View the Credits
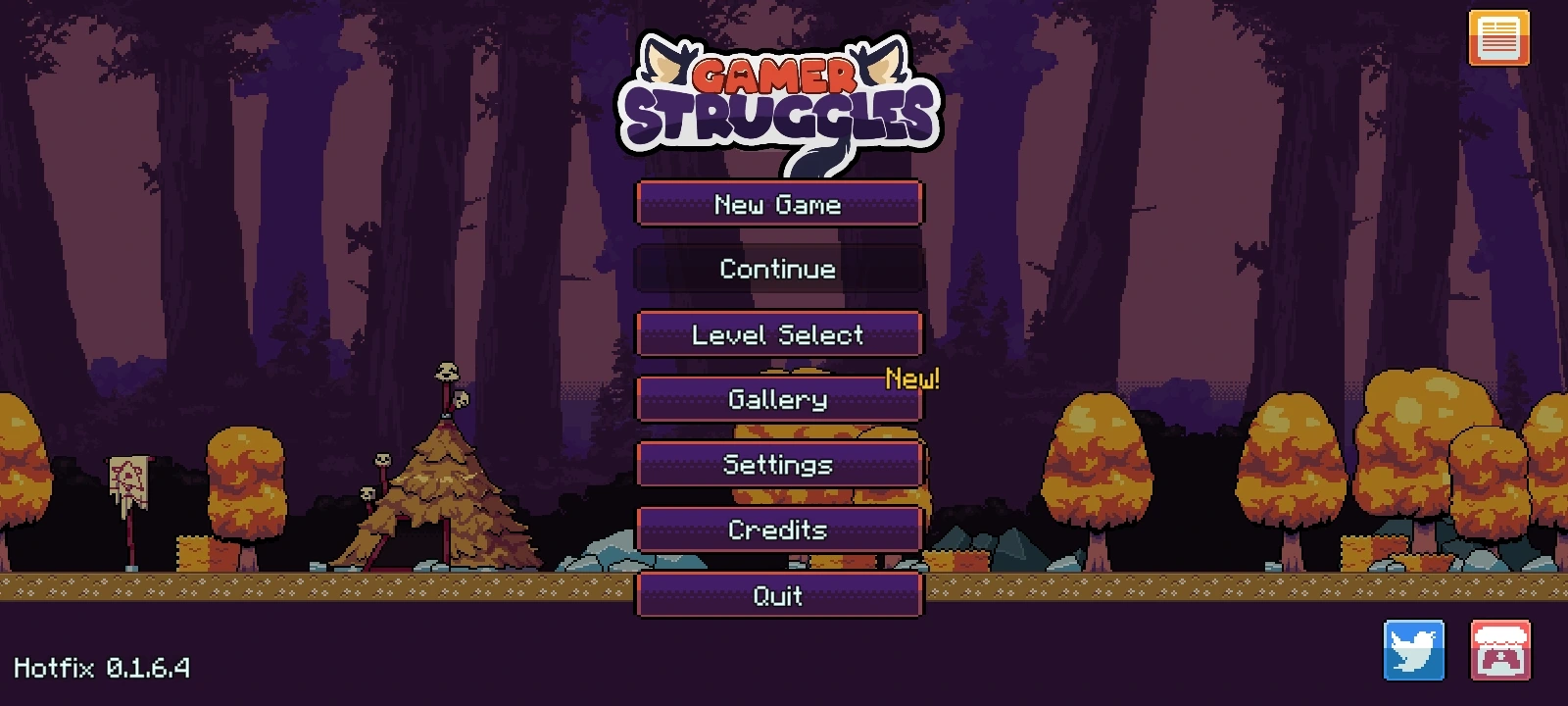The image size is (1568, 706). tap(779, 529)
